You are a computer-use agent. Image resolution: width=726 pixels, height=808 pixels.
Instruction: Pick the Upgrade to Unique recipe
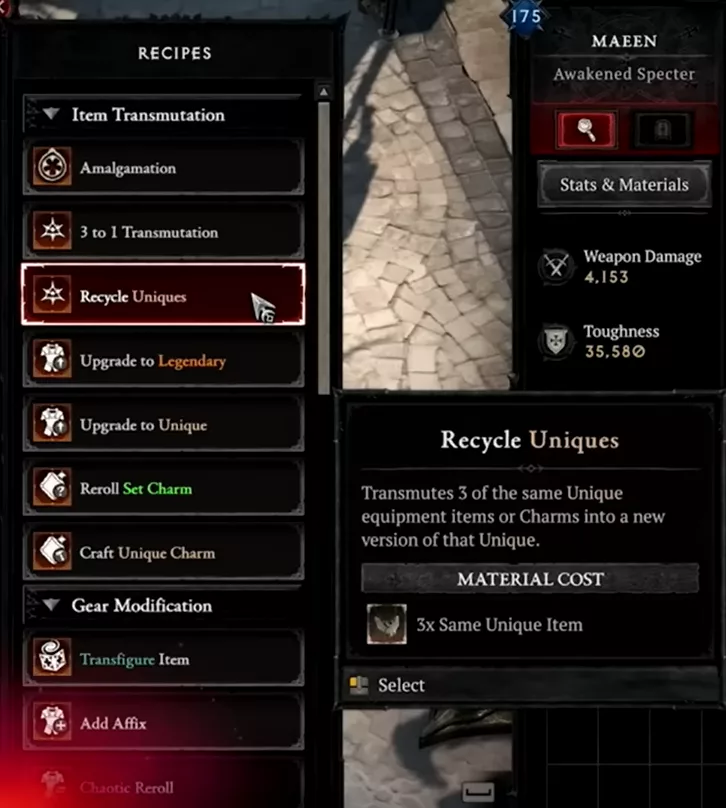(x=163, y=424)
